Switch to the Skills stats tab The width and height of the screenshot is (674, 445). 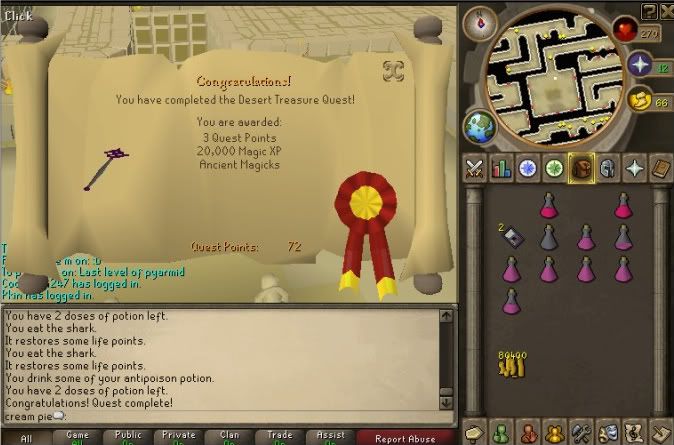pyautogui.click(x=502, y=168)
